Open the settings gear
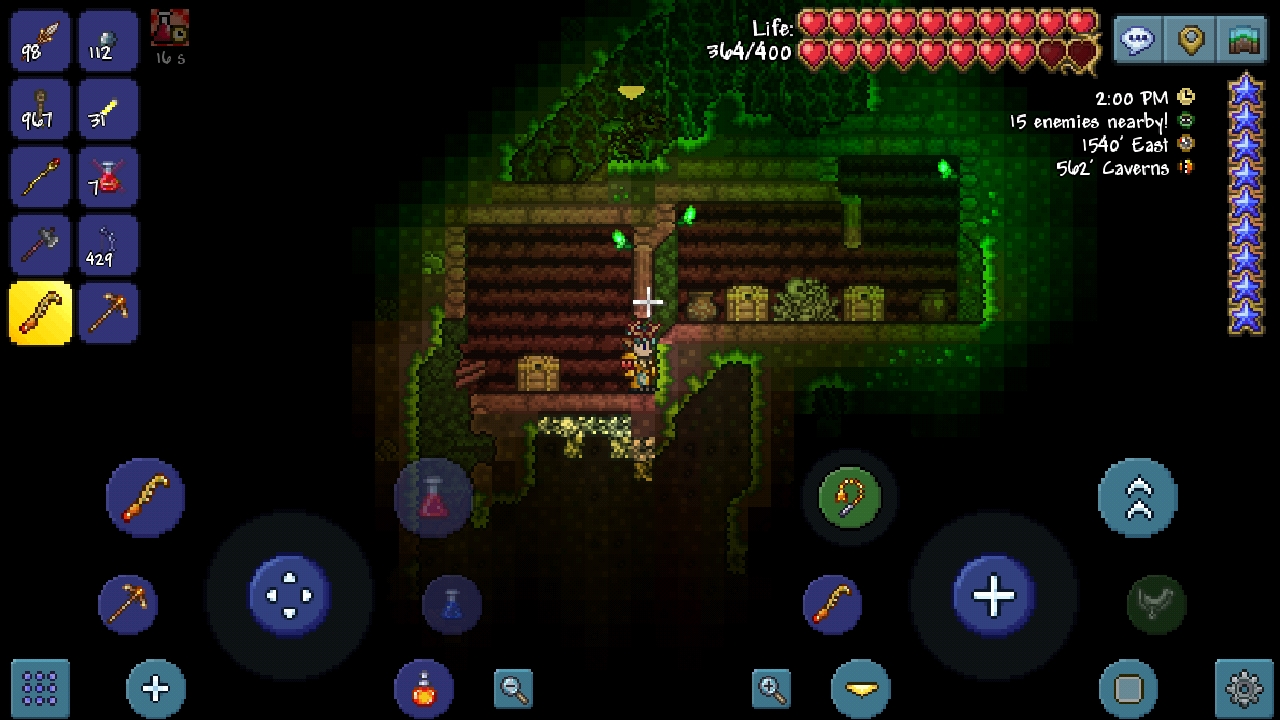Image resolution: width=1280 pixels, height=720 pixels. coord(1242,688)
